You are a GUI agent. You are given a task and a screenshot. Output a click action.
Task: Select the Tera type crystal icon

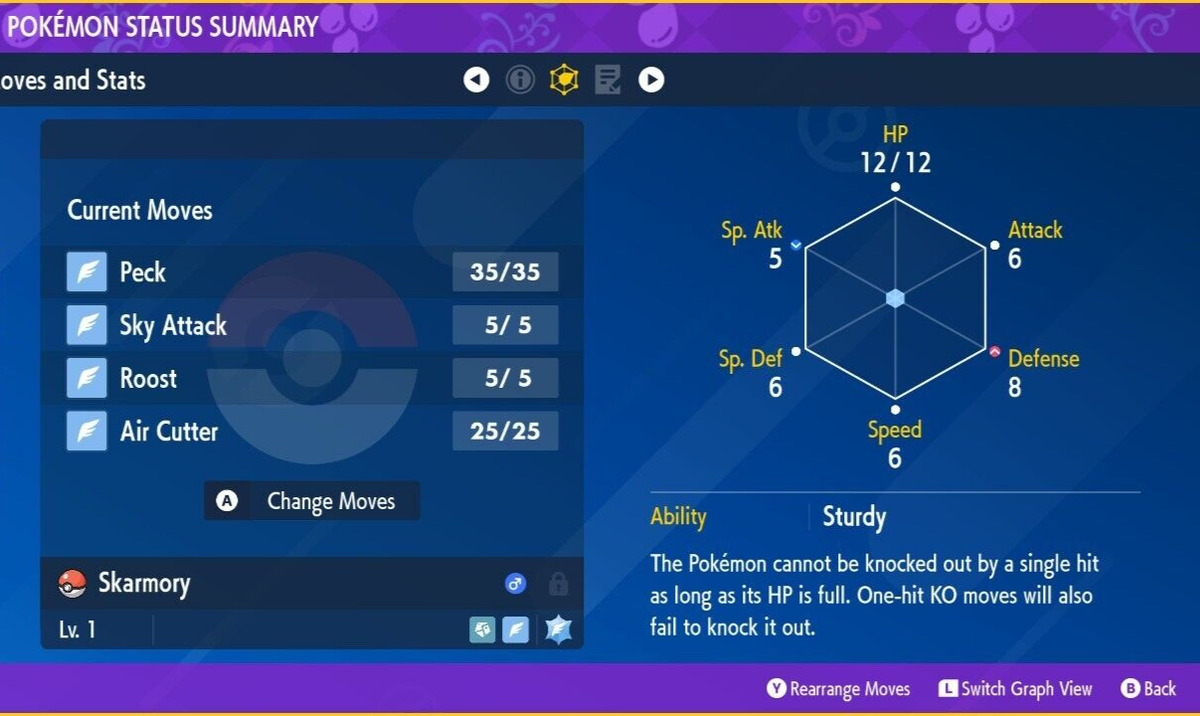tap(557, 630)
